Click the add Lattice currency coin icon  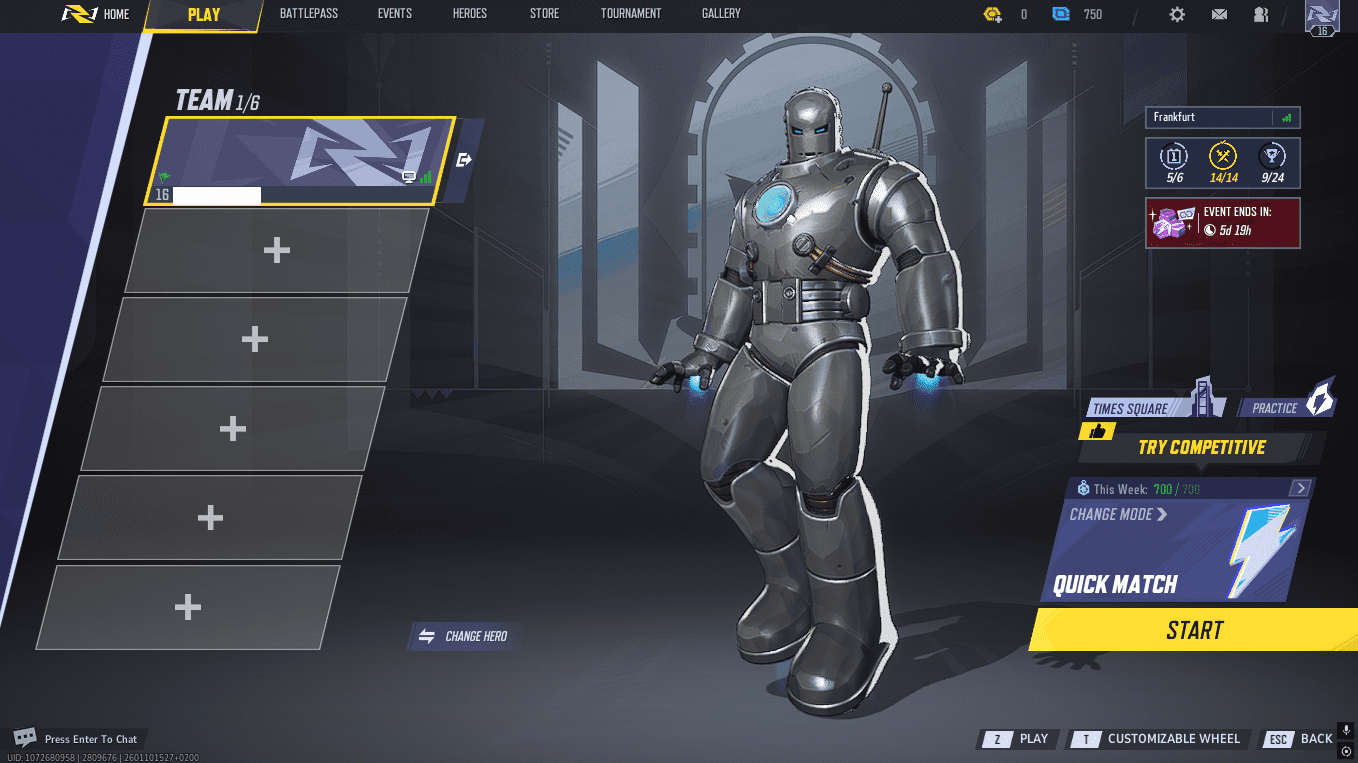pos(993,15)
